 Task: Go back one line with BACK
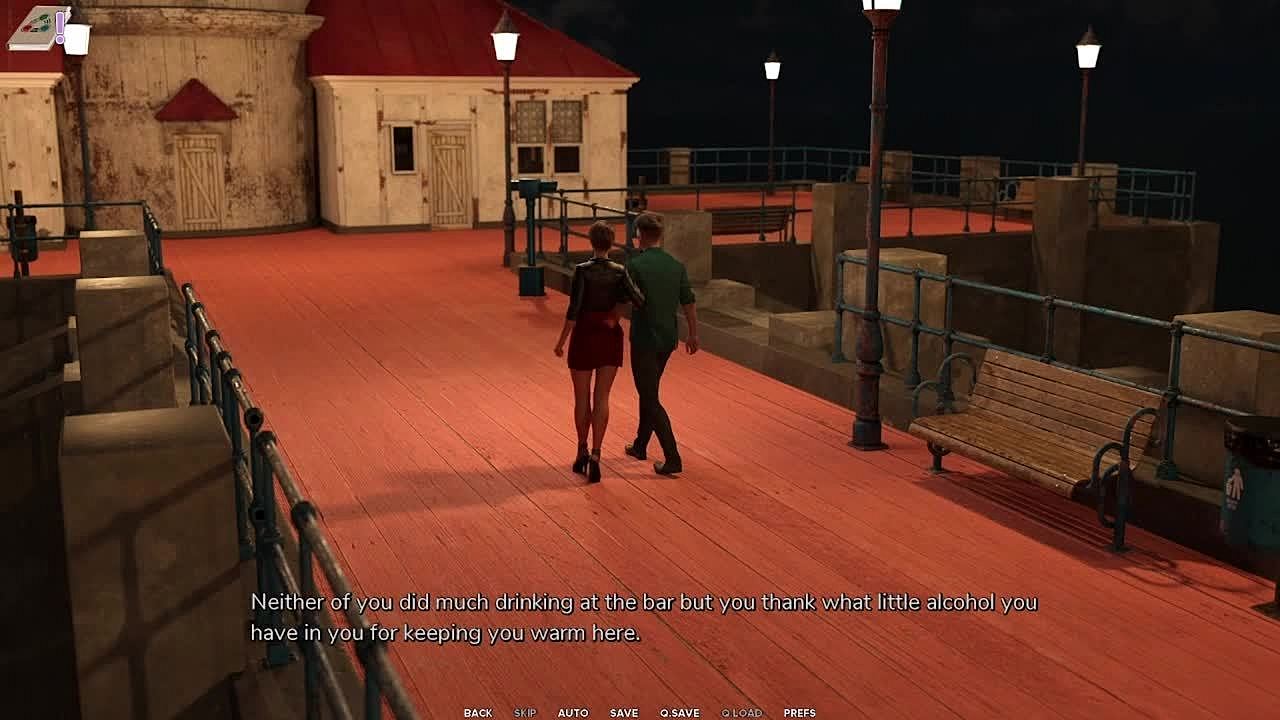[477, 713]
